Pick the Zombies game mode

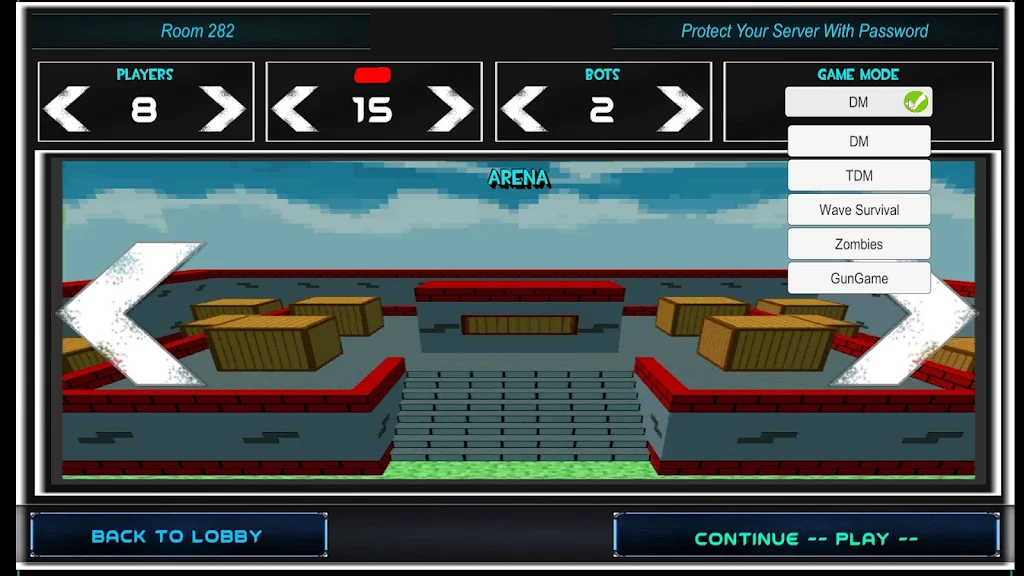tap(859, 244)
